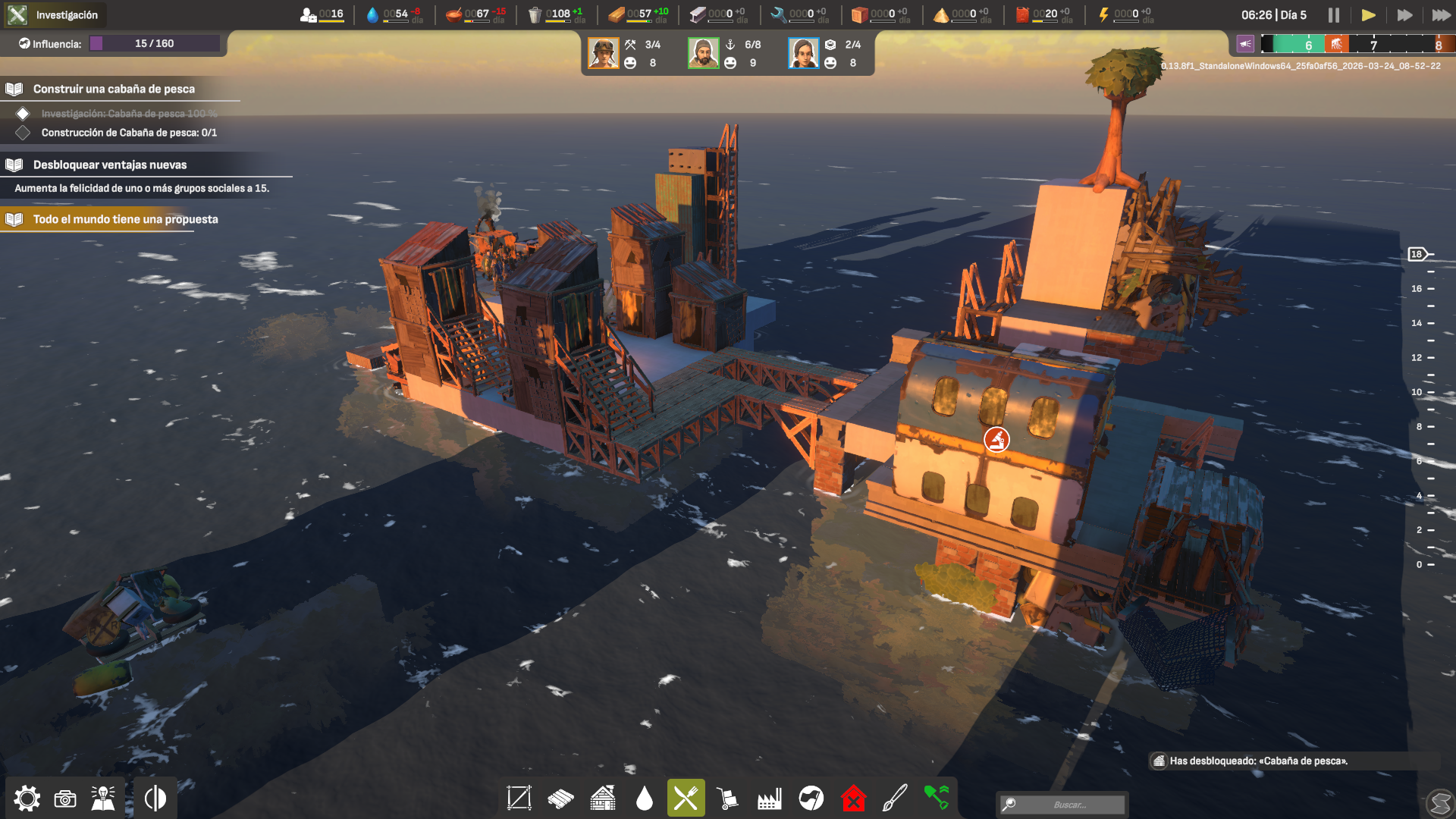Click the purple megaphone announcement icon
Viewport: 1456px width, 819px height.
1245,44
